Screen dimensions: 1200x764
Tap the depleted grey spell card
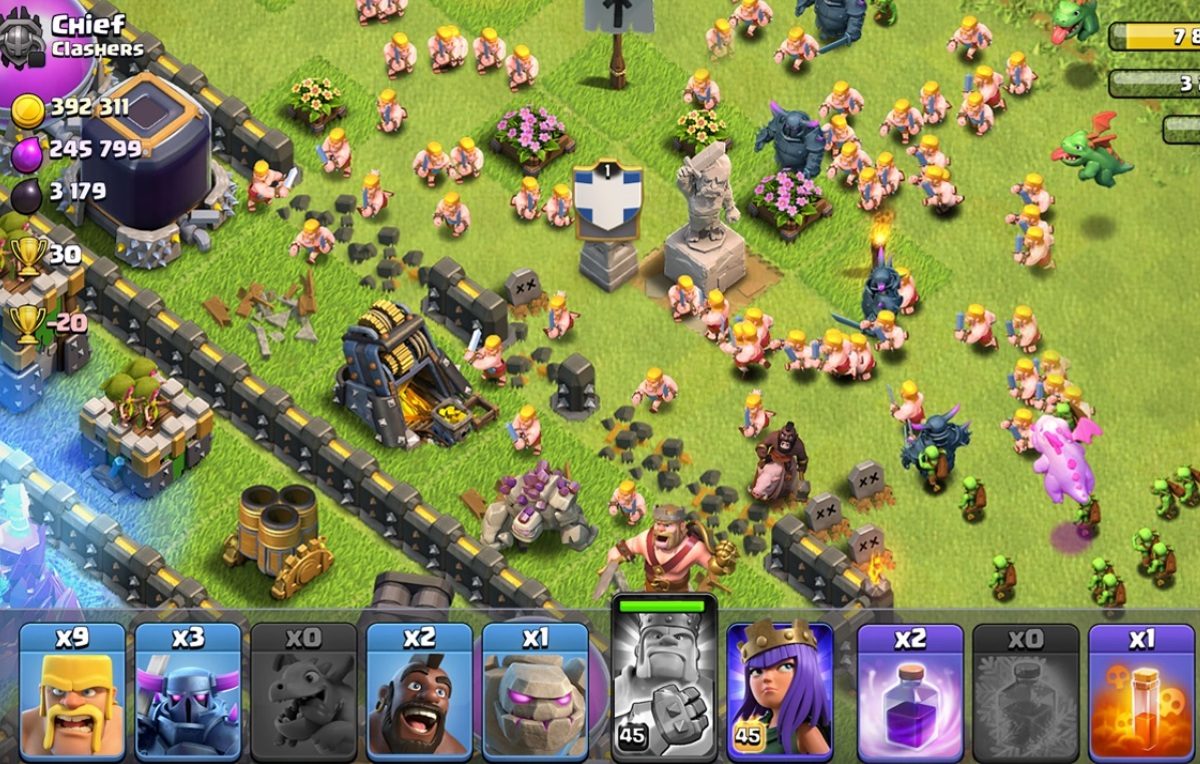point(1025,691)
